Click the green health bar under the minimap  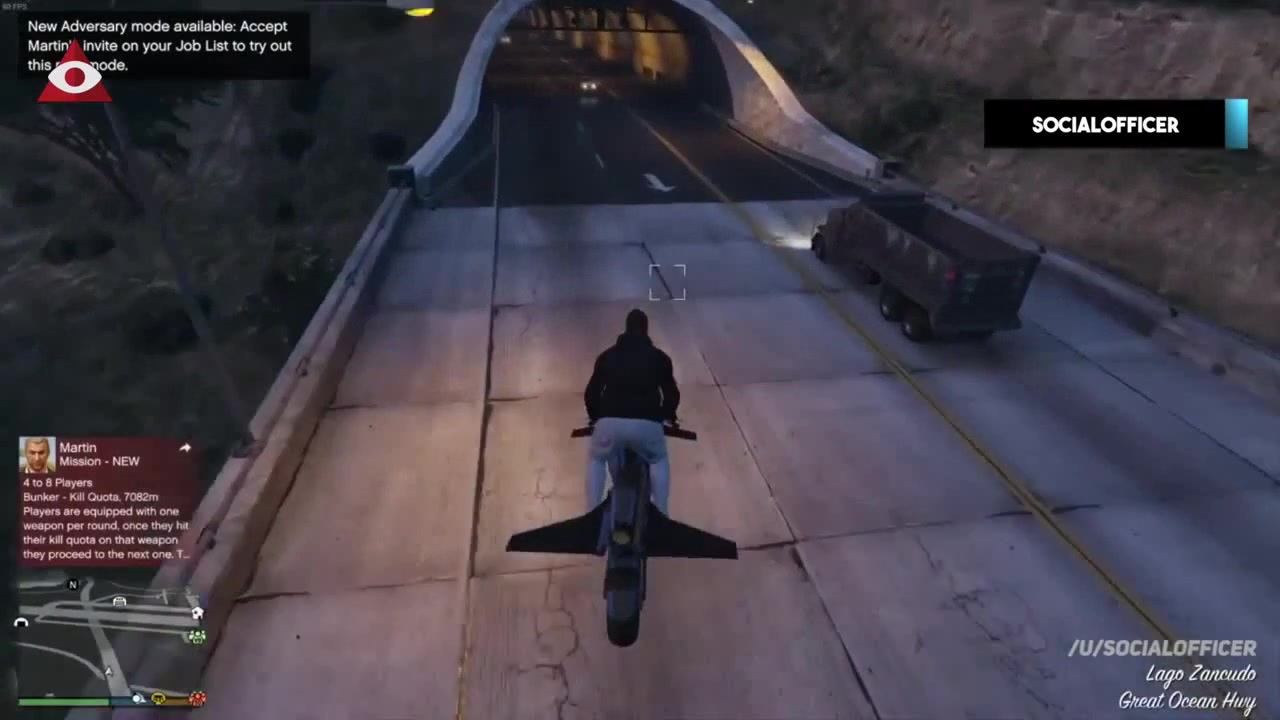(62, 701)
